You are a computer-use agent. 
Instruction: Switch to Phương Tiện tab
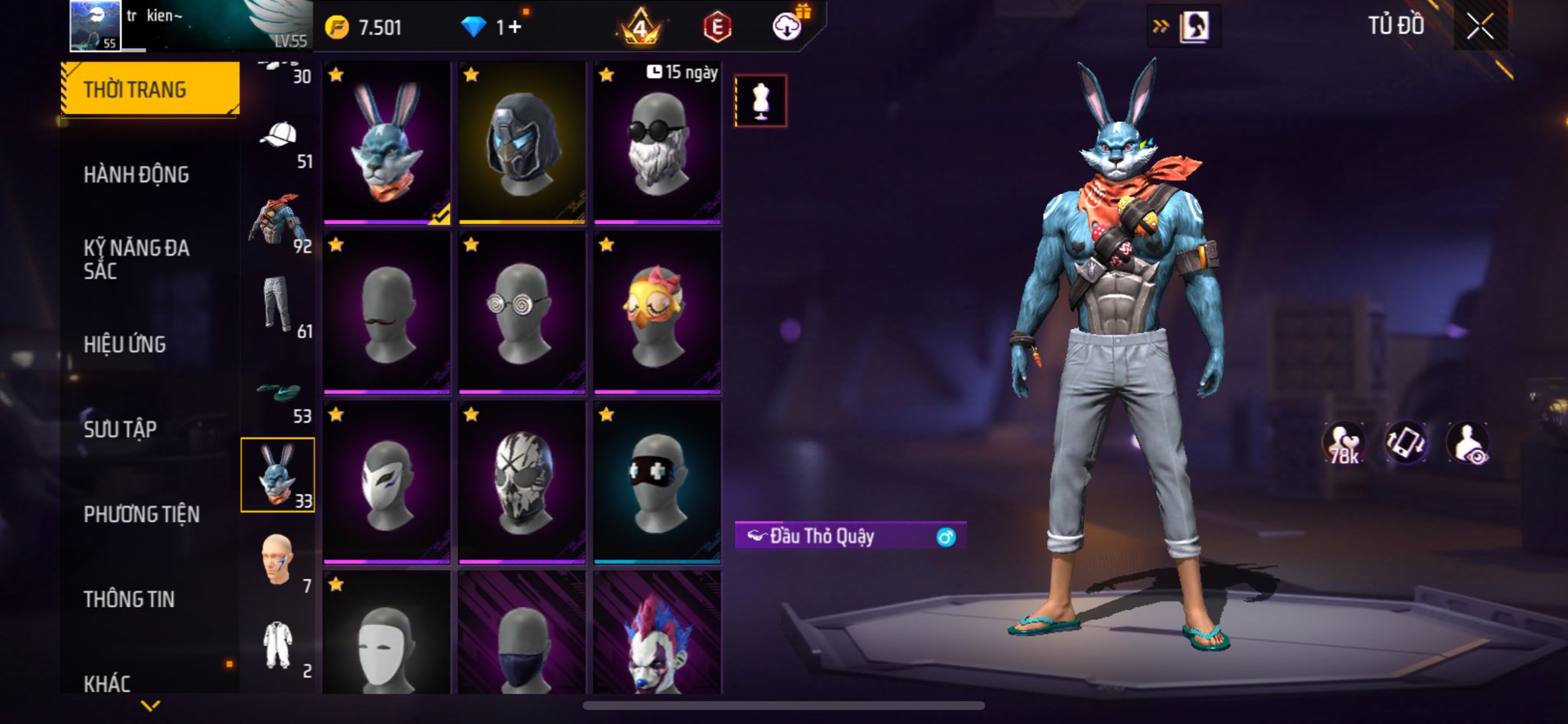tap(142, 514)
